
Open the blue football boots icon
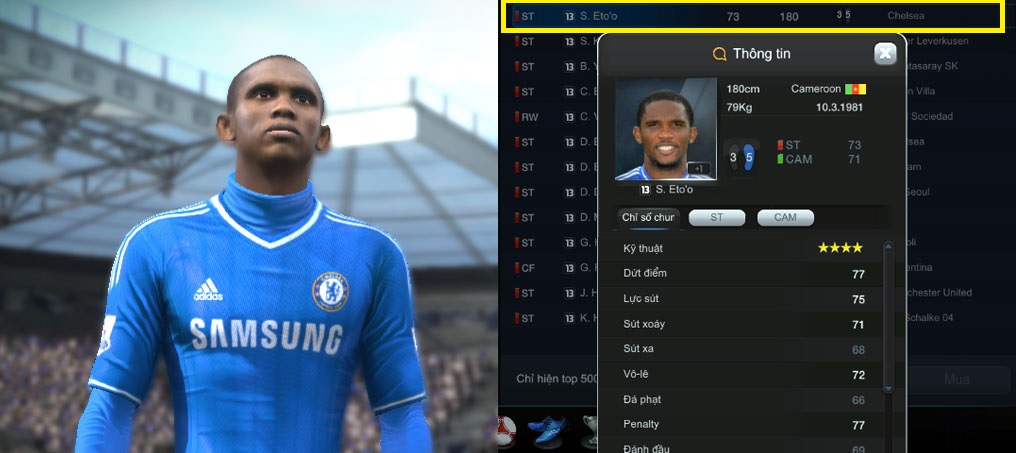tap(546, 431)
